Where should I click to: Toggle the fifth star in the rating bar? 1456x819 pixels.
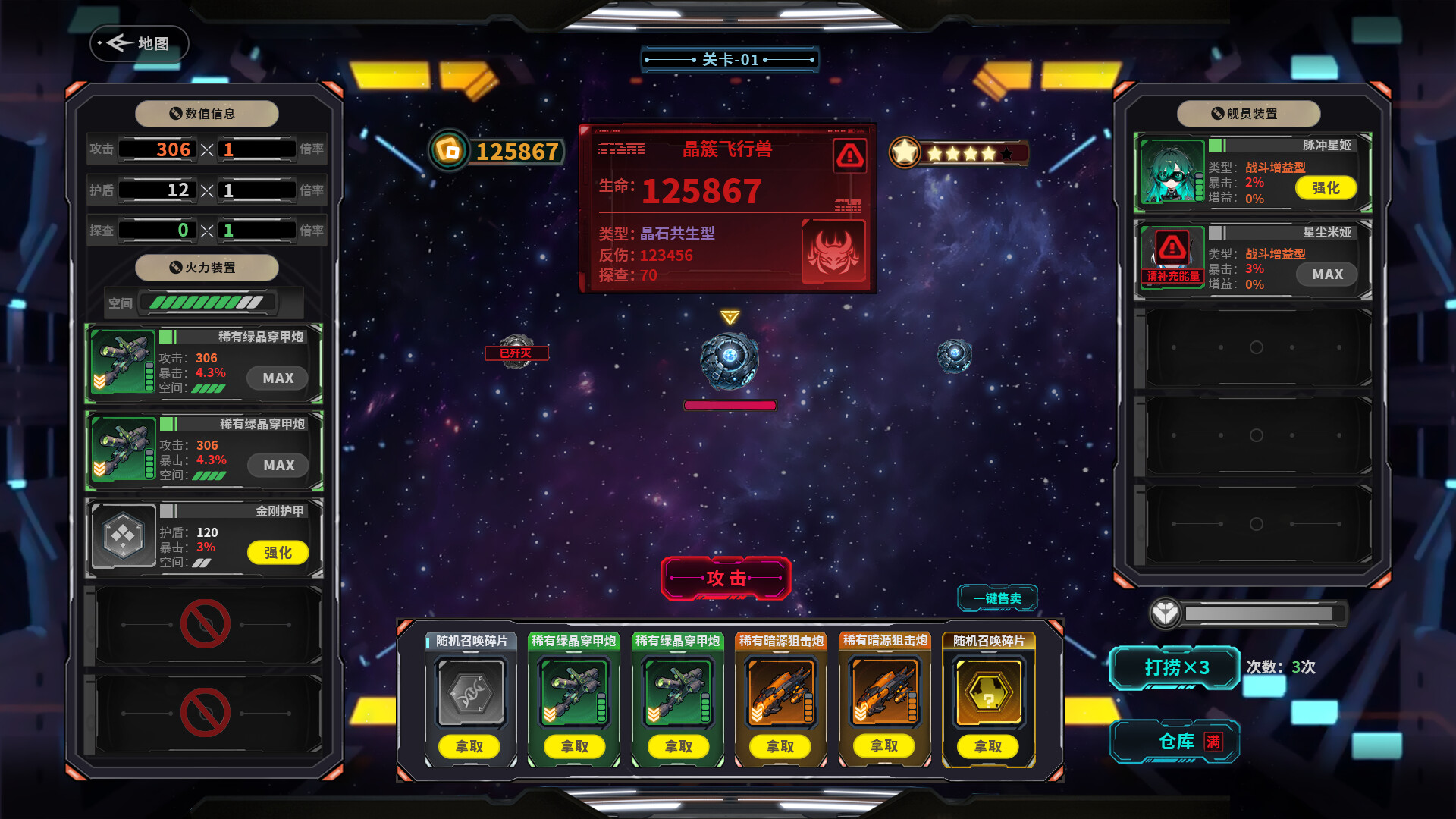click(1008, 153)
